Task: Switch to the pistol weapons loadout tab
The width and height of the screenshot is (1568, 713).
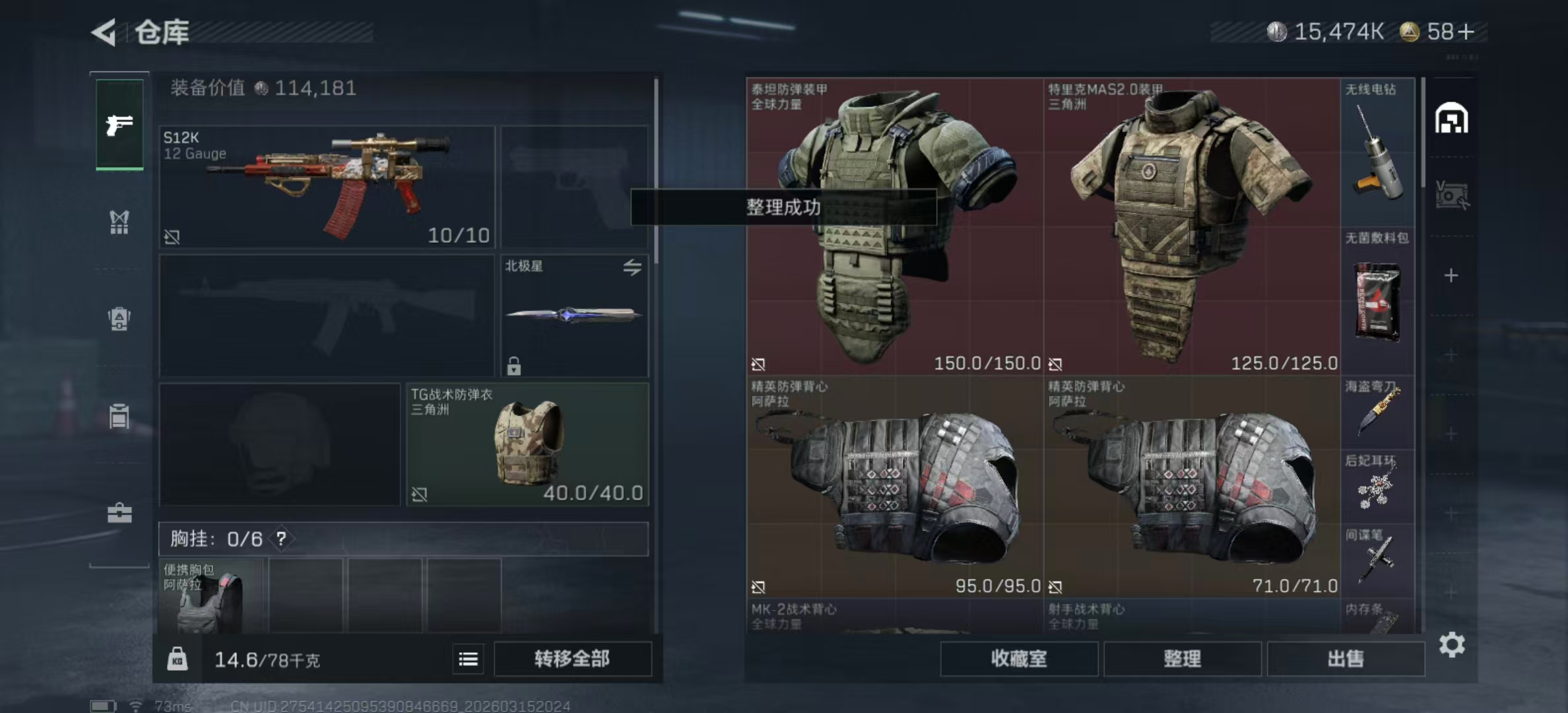Action: [119, 124]
